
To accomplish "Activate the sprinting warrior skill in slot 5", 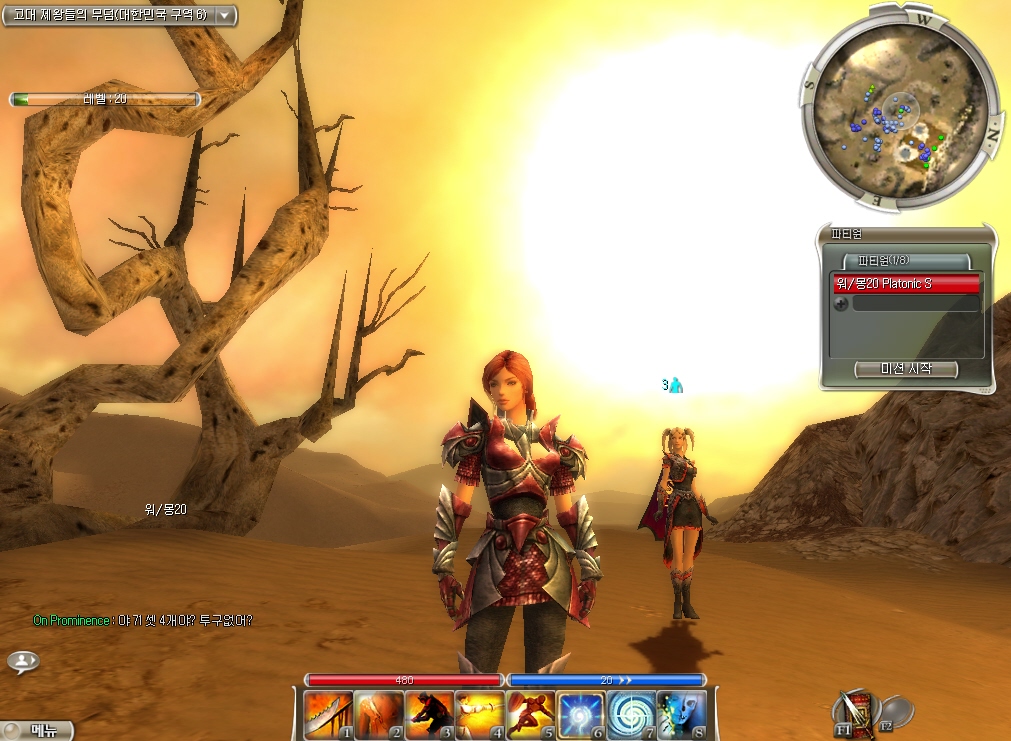I will click(x=531, y=716).
